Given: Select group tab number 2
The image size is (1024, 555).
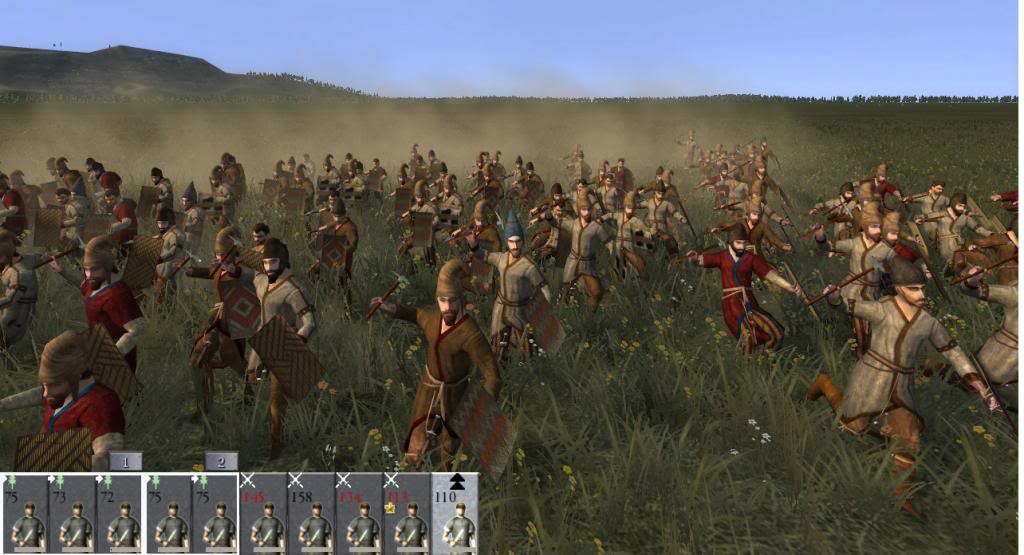Looking at the screenshot, I should [x=221, y=462].
